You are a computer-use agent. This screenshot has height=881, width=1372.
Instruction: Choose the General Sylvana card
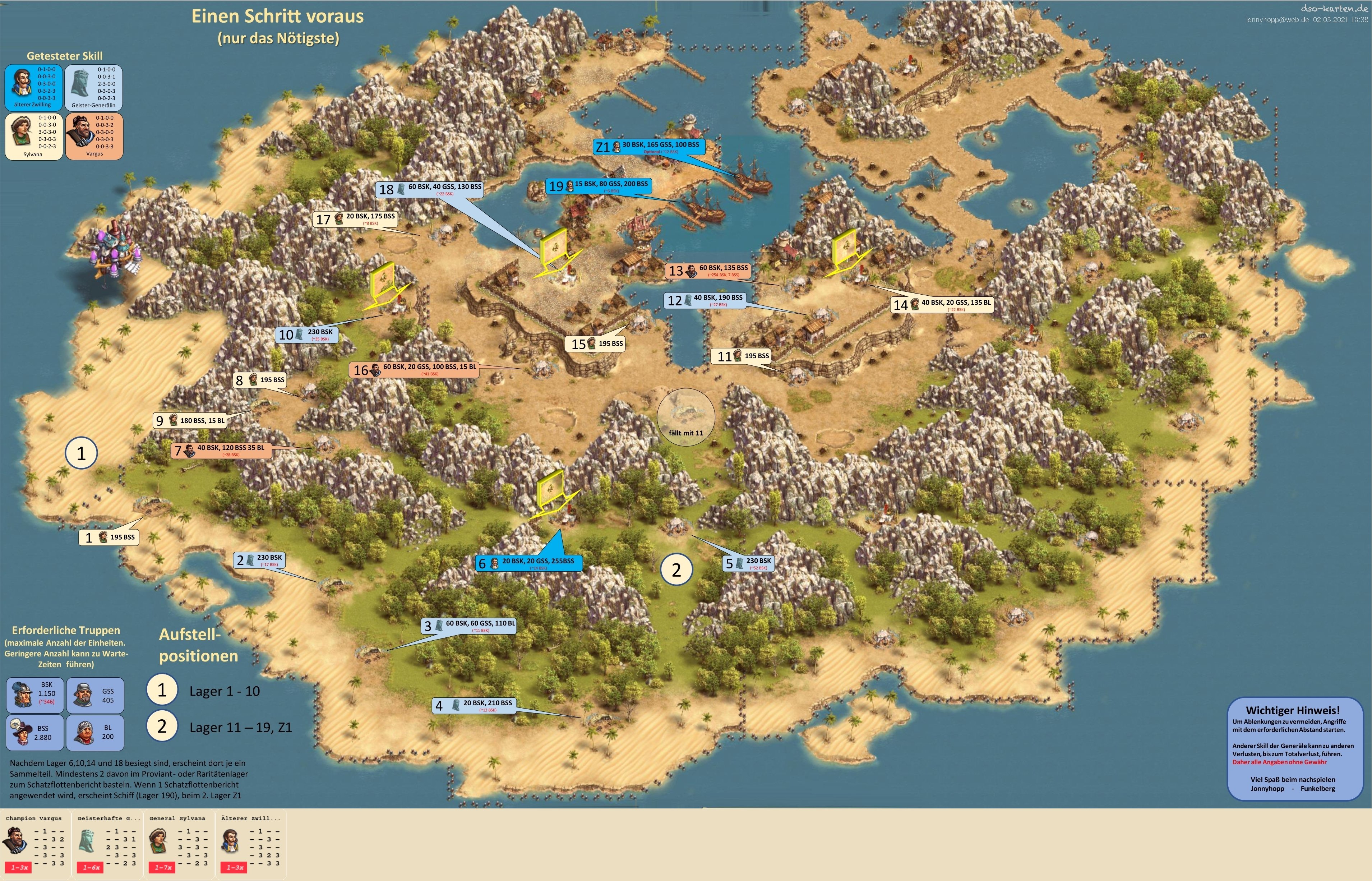(x=179, y=843)
